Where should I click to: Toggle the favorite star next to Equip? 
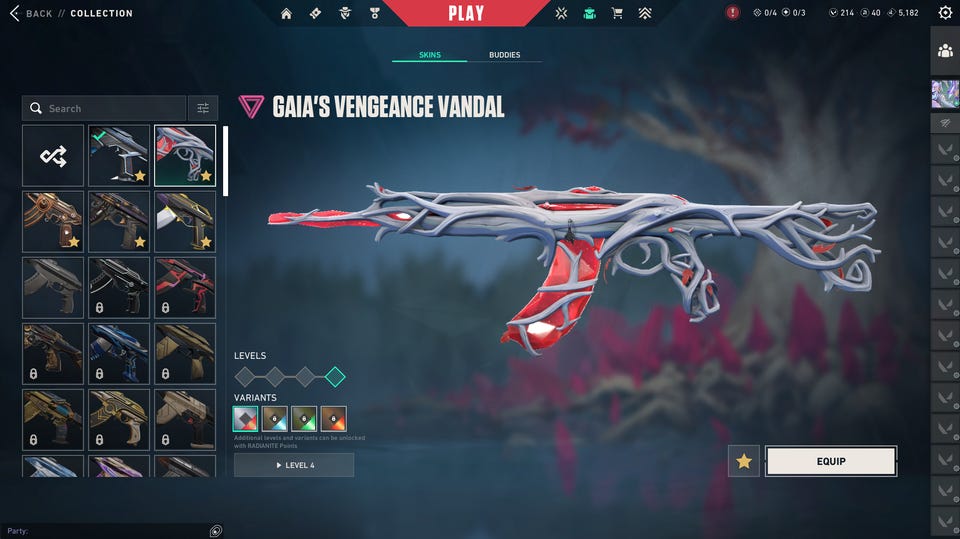[x=744, y=461]
